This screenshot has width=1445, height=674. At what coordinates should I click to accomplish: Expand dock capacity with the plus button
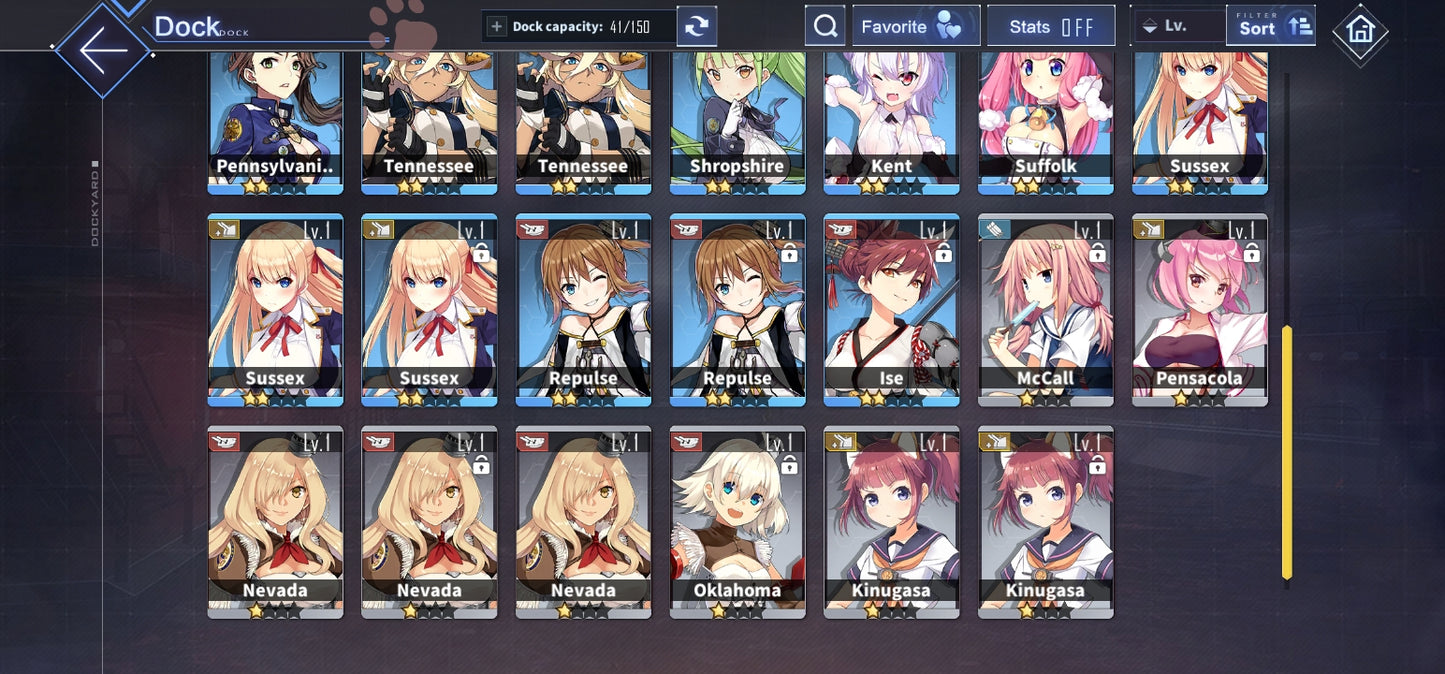(497, 27)
